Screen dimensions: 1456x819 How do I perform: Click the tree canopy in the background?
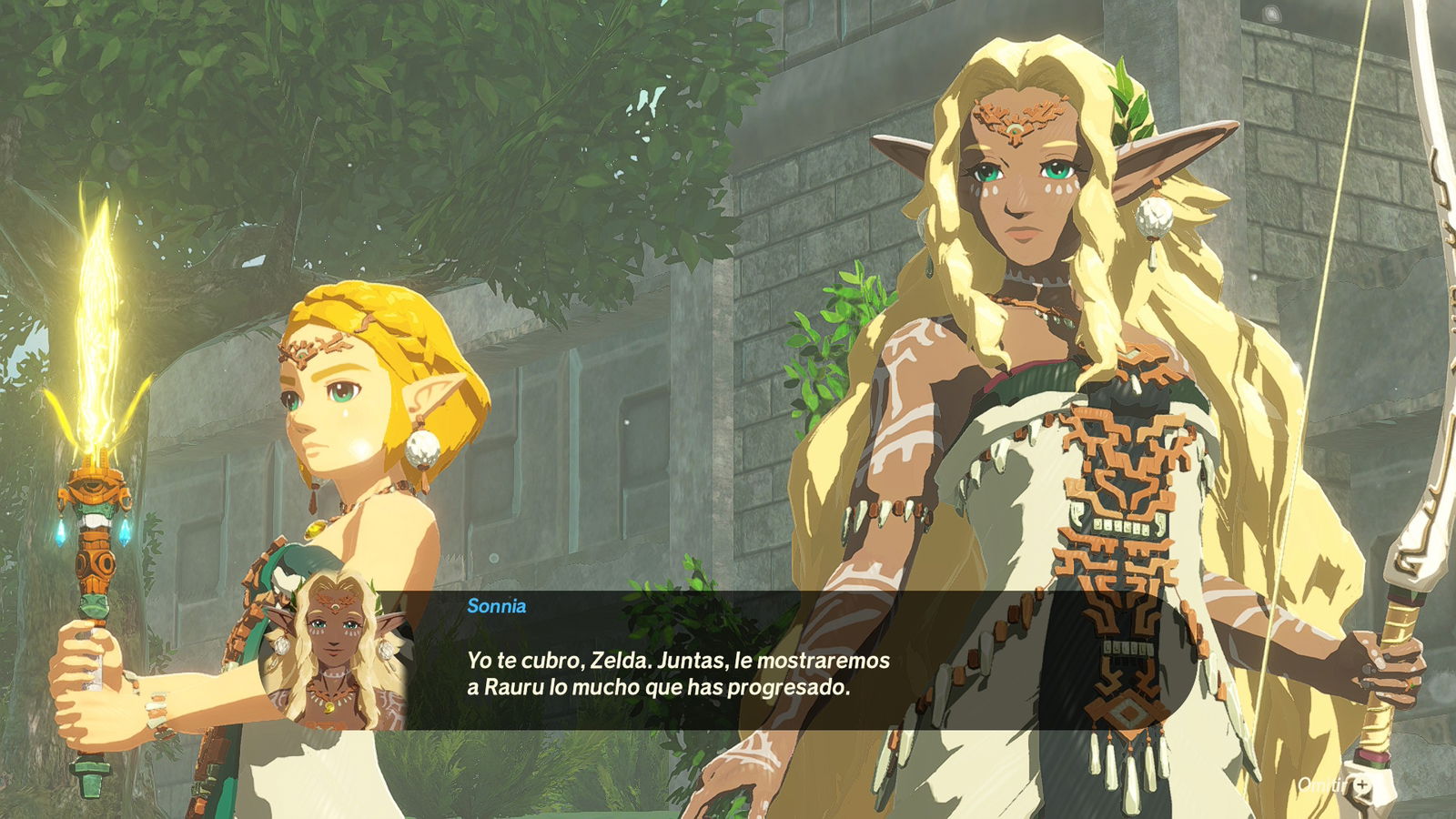click(x=364, y=91)
